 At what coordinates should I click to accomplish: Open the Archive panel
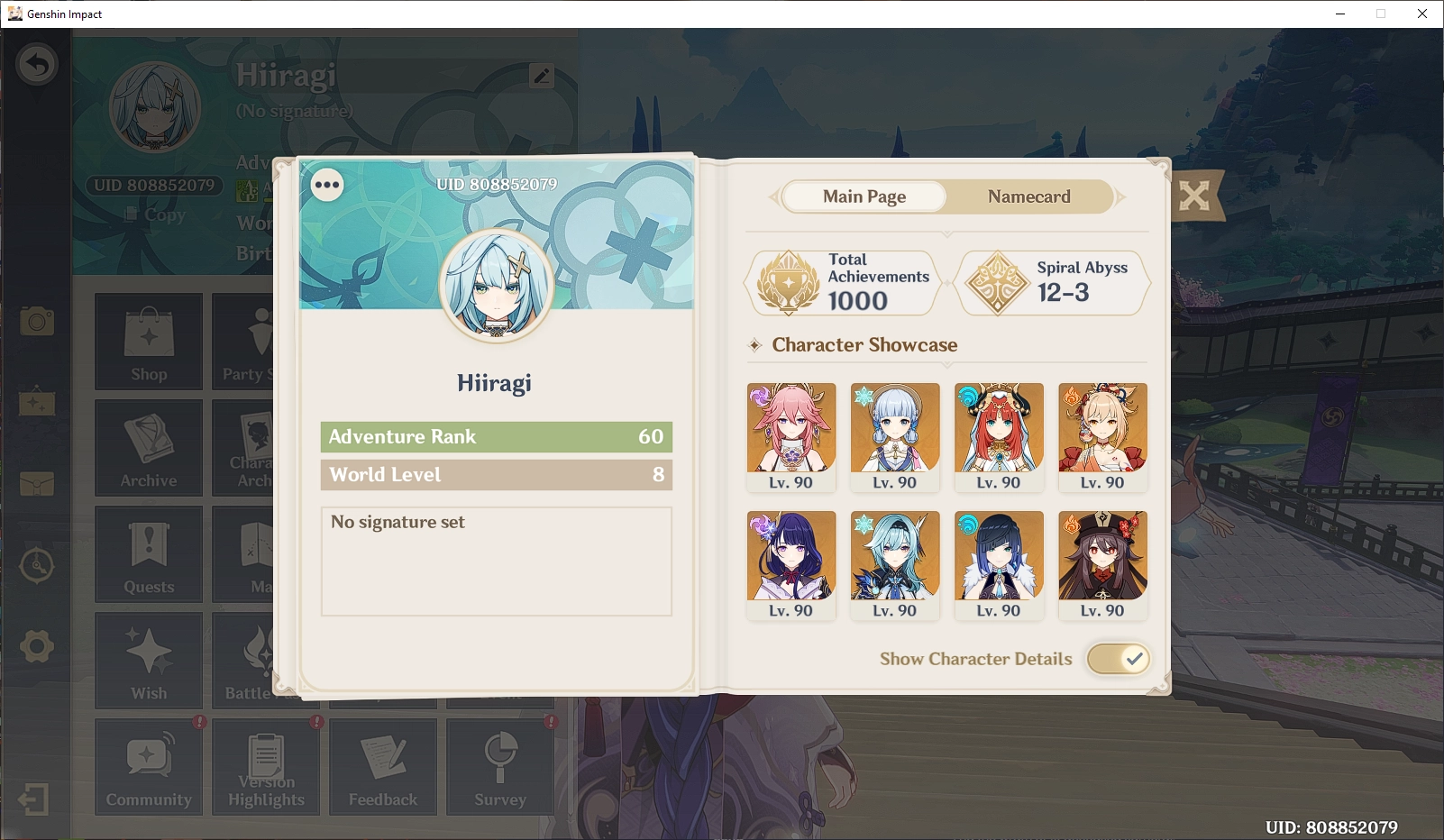[x=148, y=448]
